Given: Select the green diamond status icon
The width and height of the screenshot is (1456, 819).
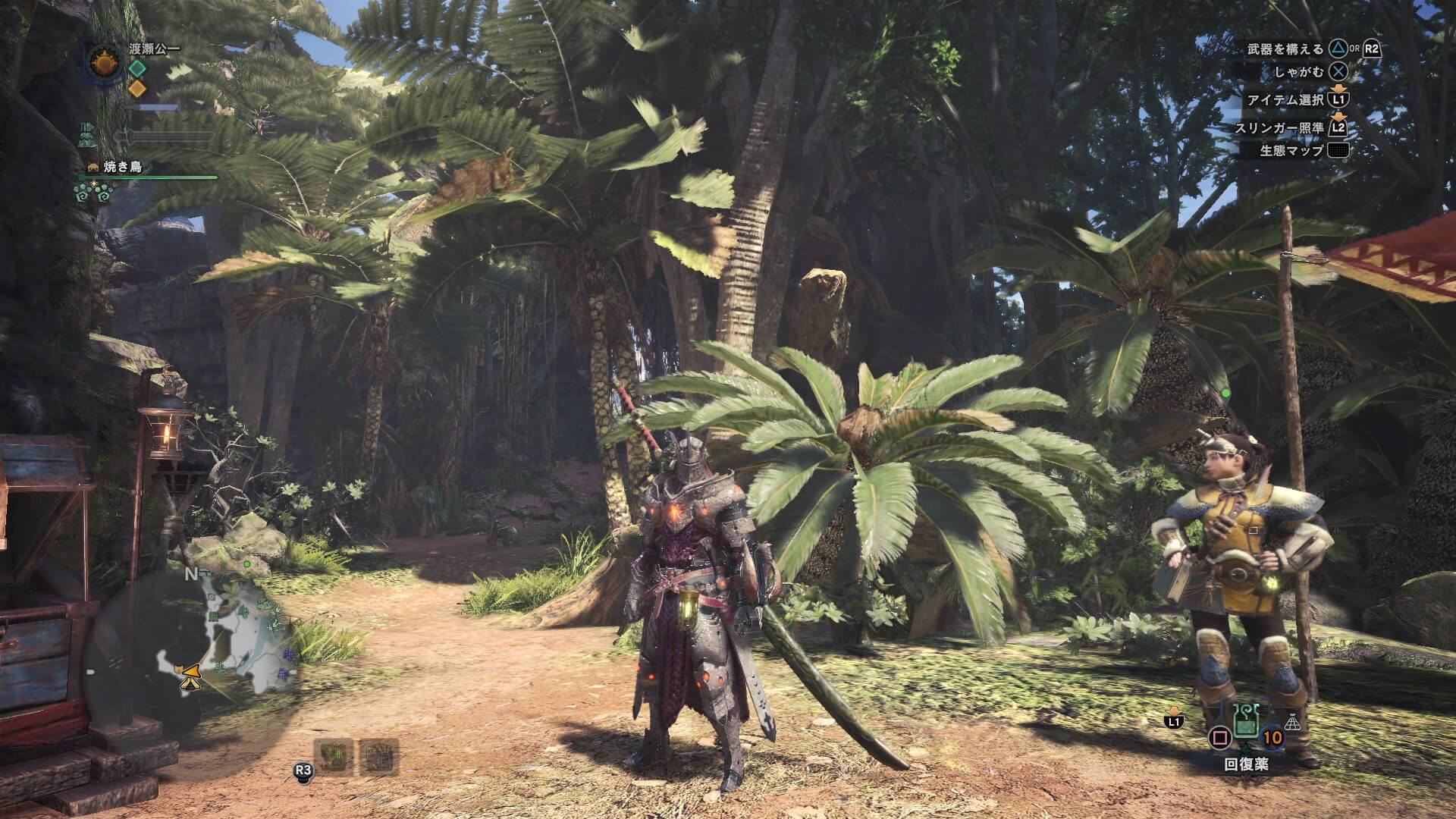Looking at the screenshot, I should click(136, 68).
